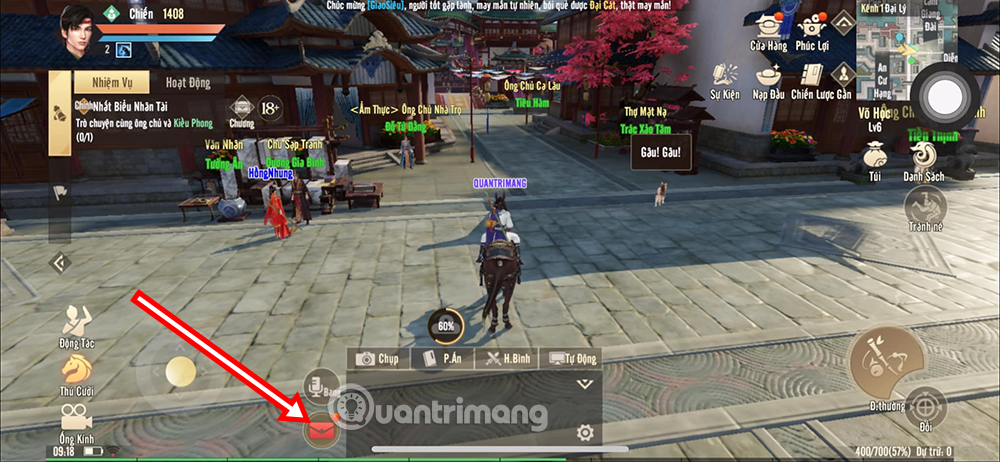Viewport: 1000px width, 462px height.
Task: Open chat settings gear icon
Action: click(x=585, y=433)
